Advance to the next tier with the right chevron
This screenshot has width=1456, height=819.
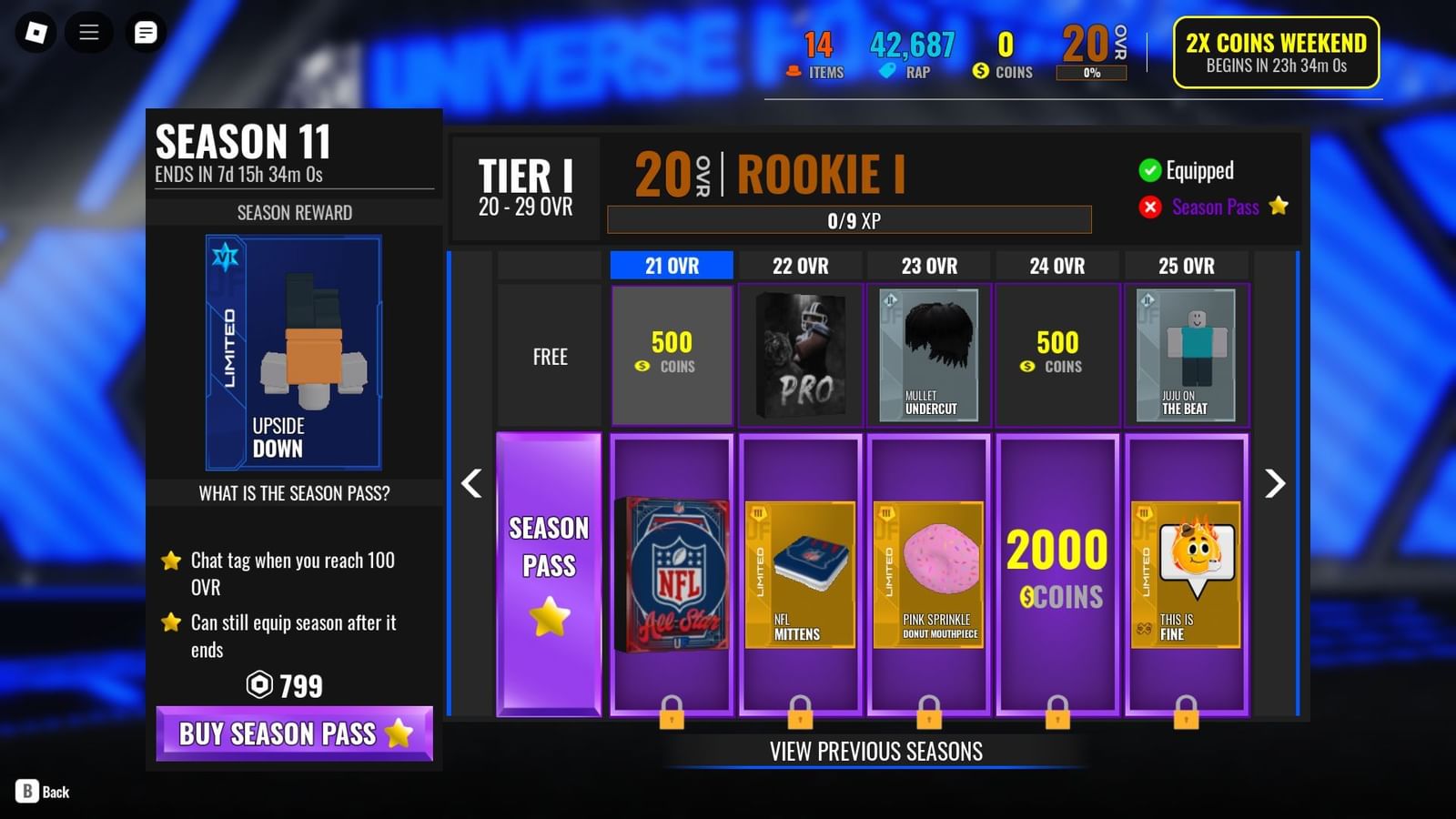[x=1274, y=484]
